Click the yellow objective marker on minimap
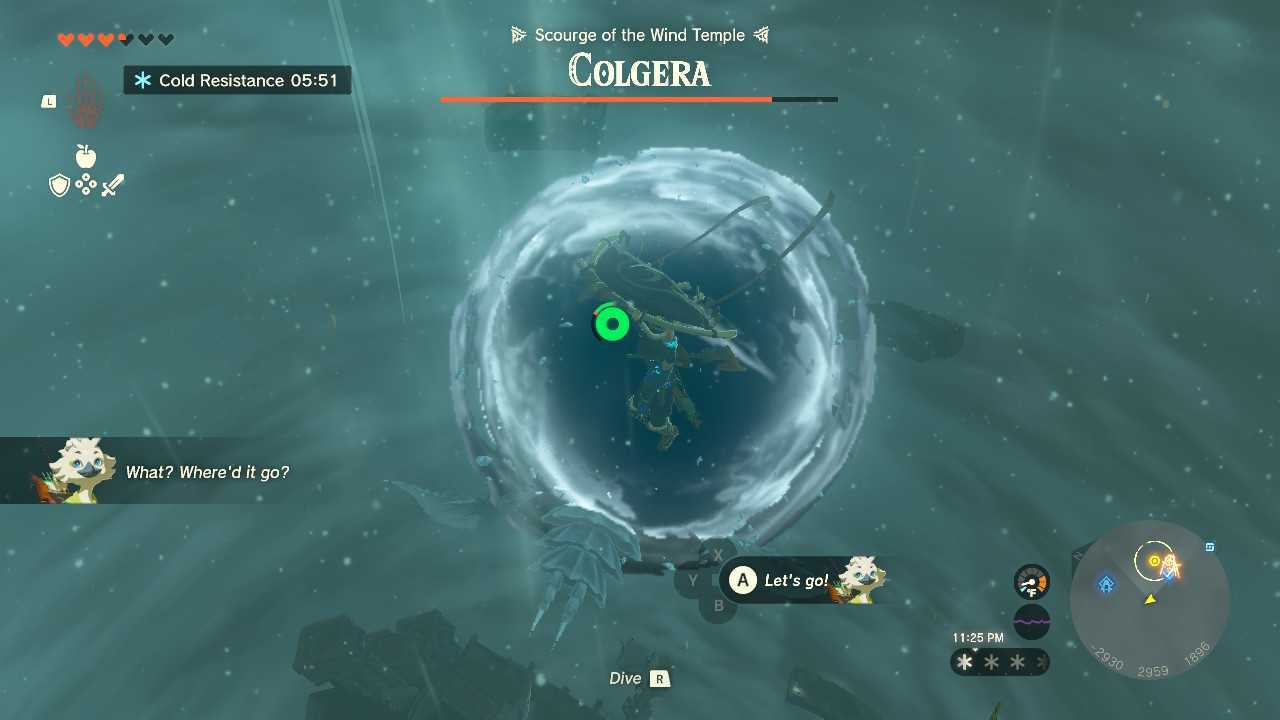1280x720 pixels. tap(1155, 561)
